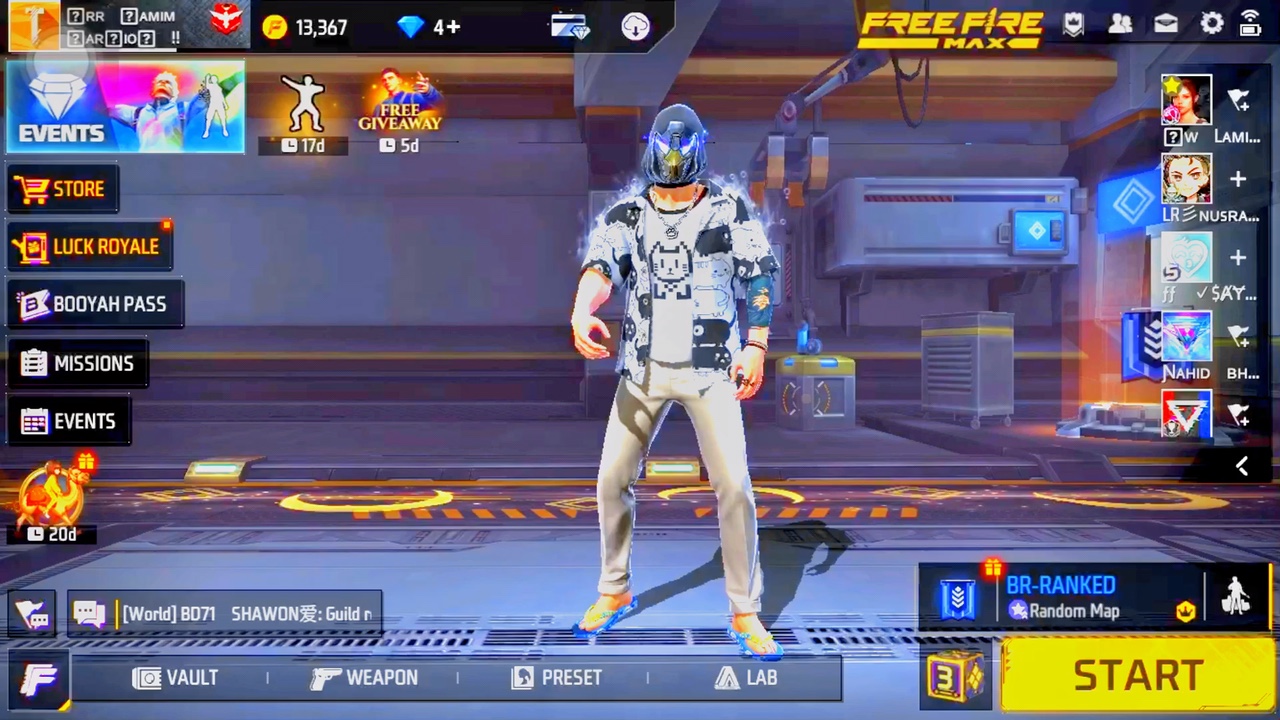Image resolution: width=1280 pixels, height=720 pixels.
Task: Open the friends list icon
Action: click(x=1121, y=24)
